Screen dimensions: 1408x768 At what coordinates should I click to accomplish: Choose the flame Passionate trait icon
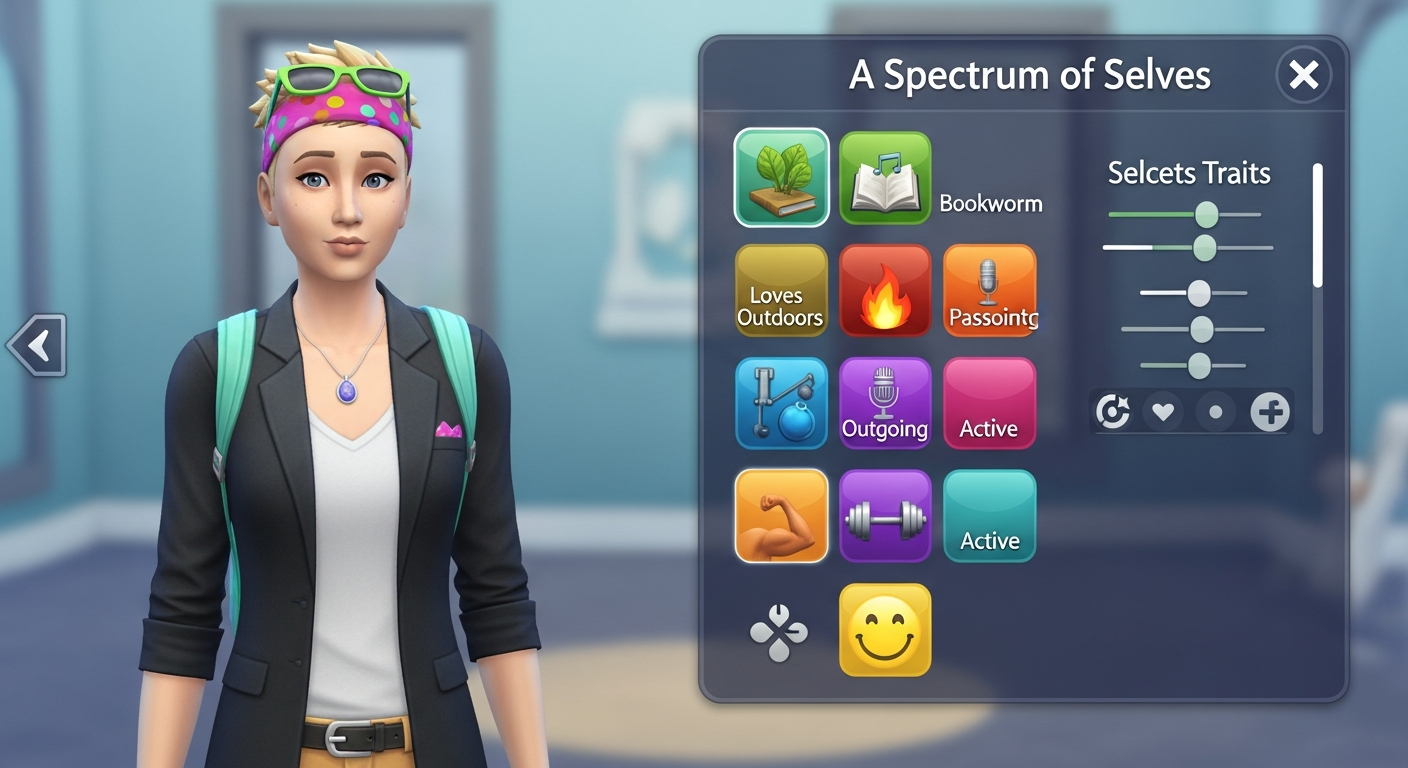(x=885, y=291)
